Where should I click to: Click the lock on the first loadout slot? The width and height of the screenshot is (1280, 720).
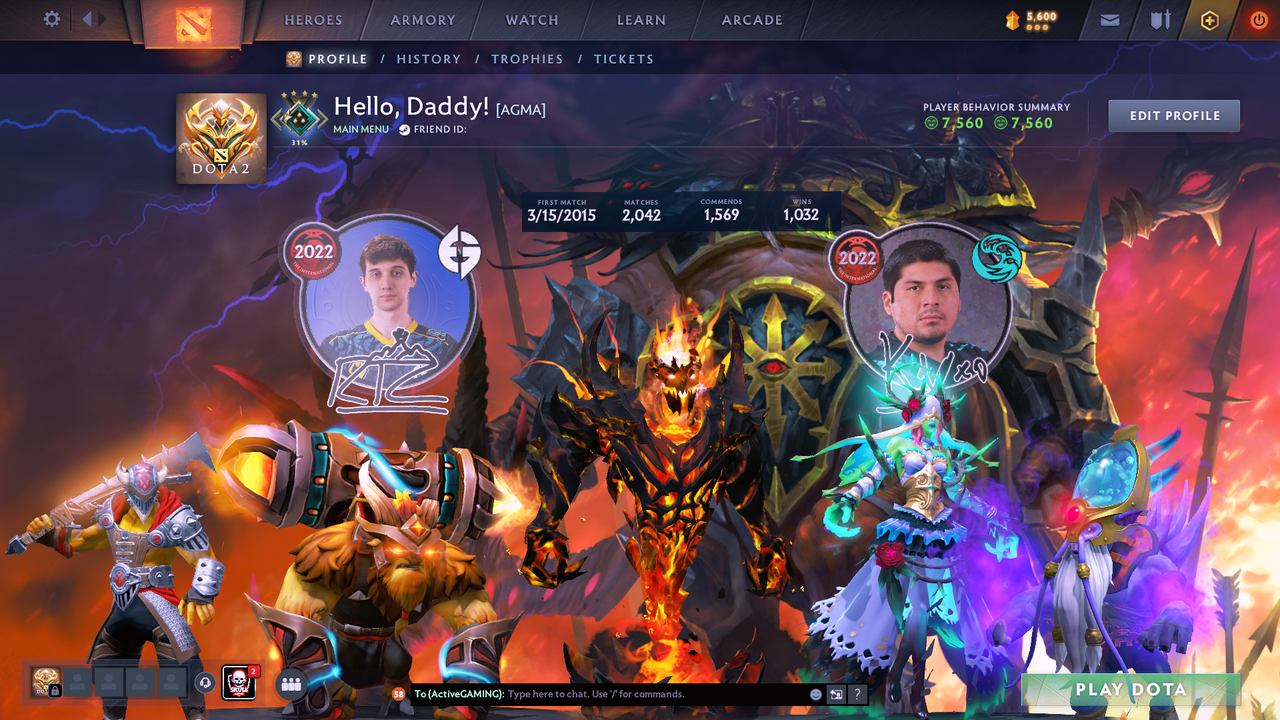(55, 689)
